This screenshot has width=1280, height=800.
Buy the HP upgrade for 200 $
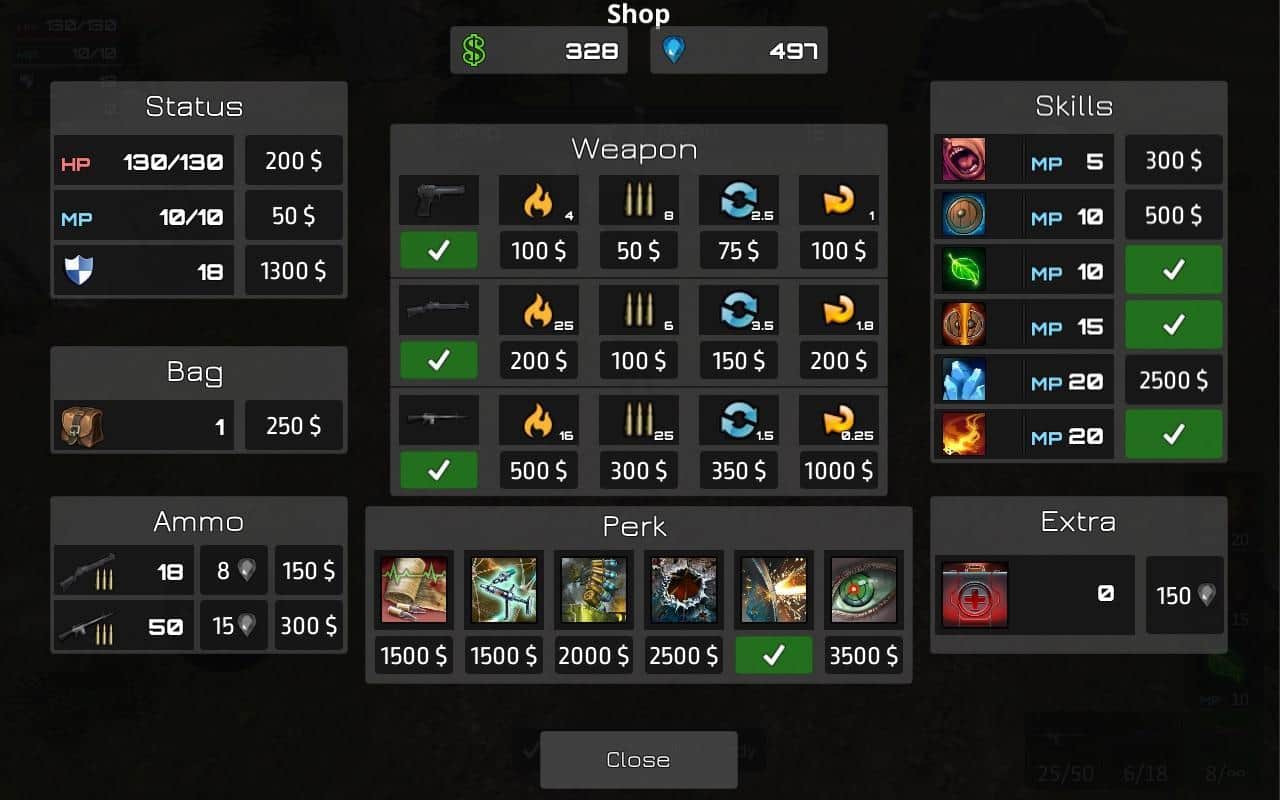294,161
